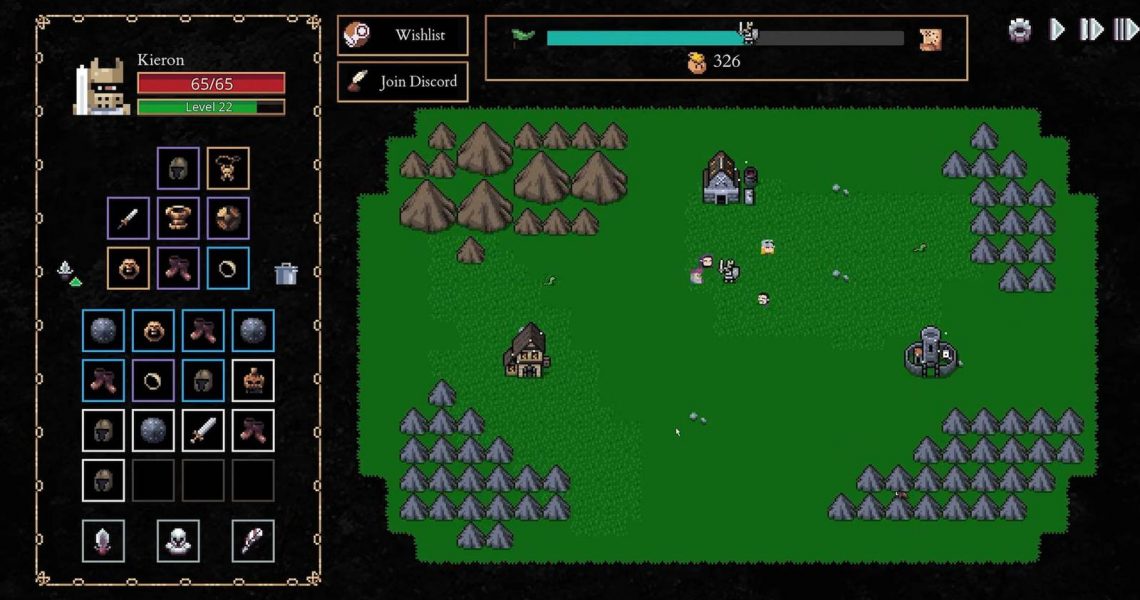Set game to normal play speed
This screenshot has height=600, width=1140.
1057,30
